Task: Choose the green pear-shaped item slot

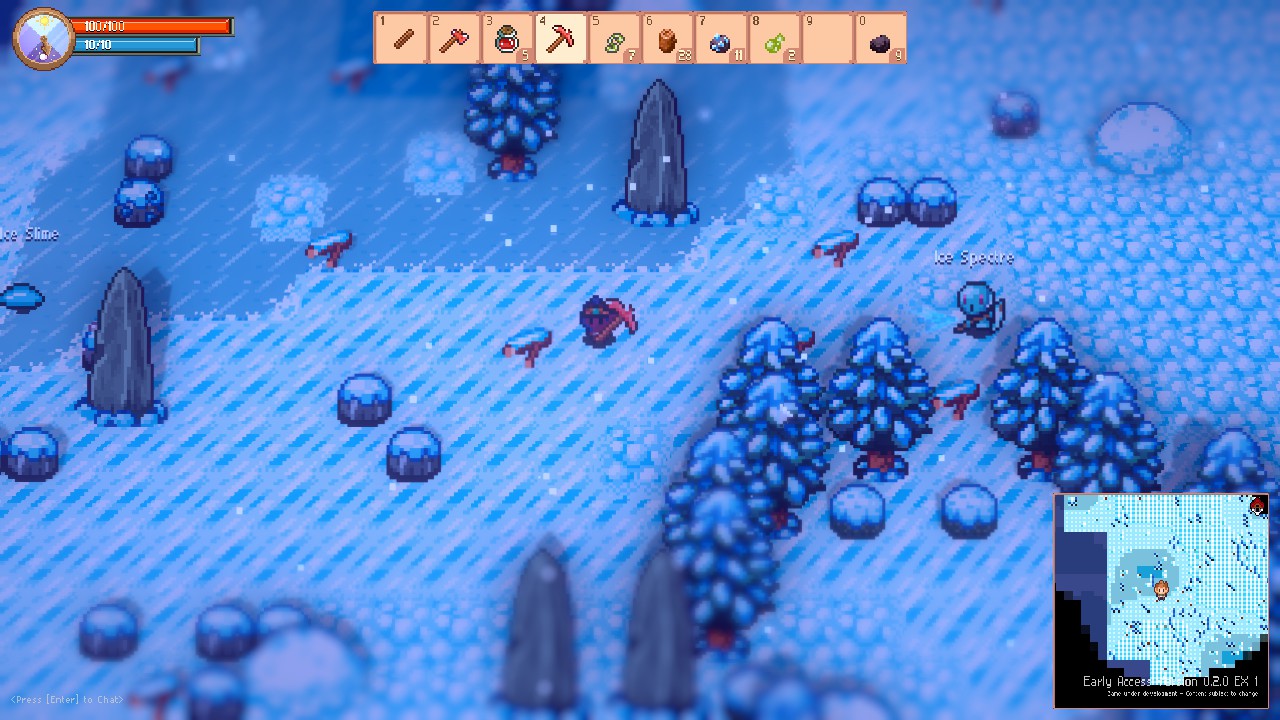Action: click(773, 38)
